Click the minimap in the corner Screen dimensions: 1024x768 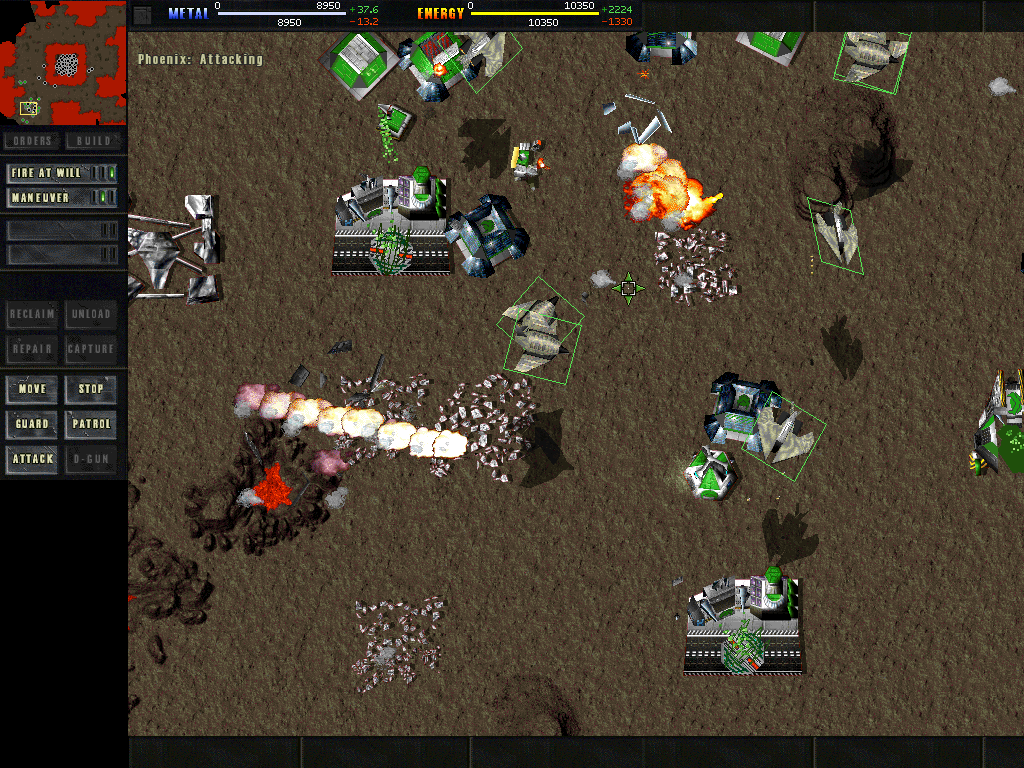pyautogui.click(x=63, y=60)
